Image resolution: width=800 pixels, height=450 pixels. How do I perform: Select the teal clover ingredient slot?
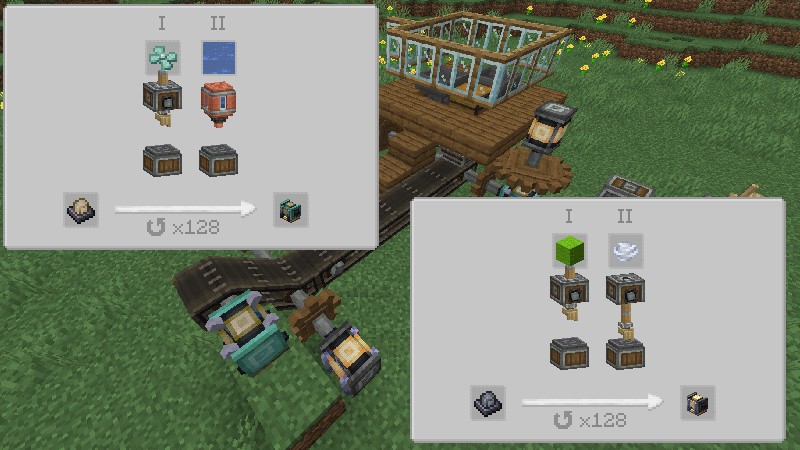coord(161,59)
